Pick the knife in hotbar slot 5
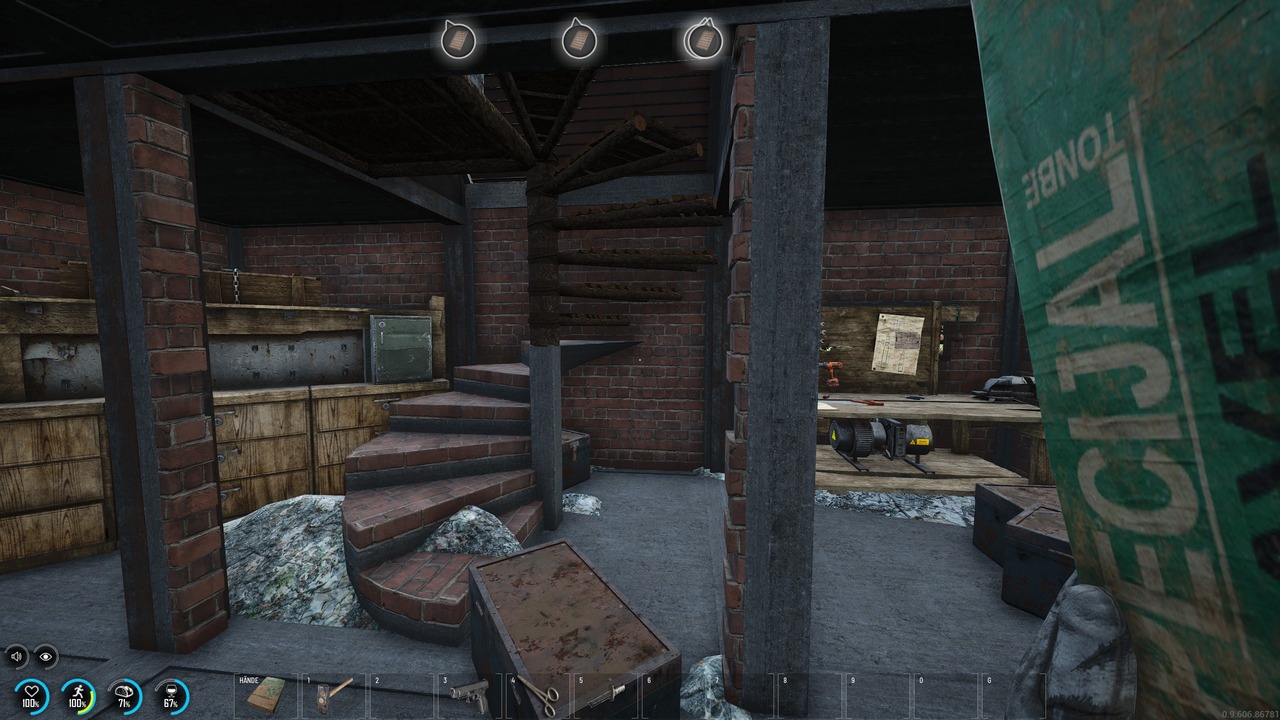The height and width of the screenshot is (720, 1280). 606,692
